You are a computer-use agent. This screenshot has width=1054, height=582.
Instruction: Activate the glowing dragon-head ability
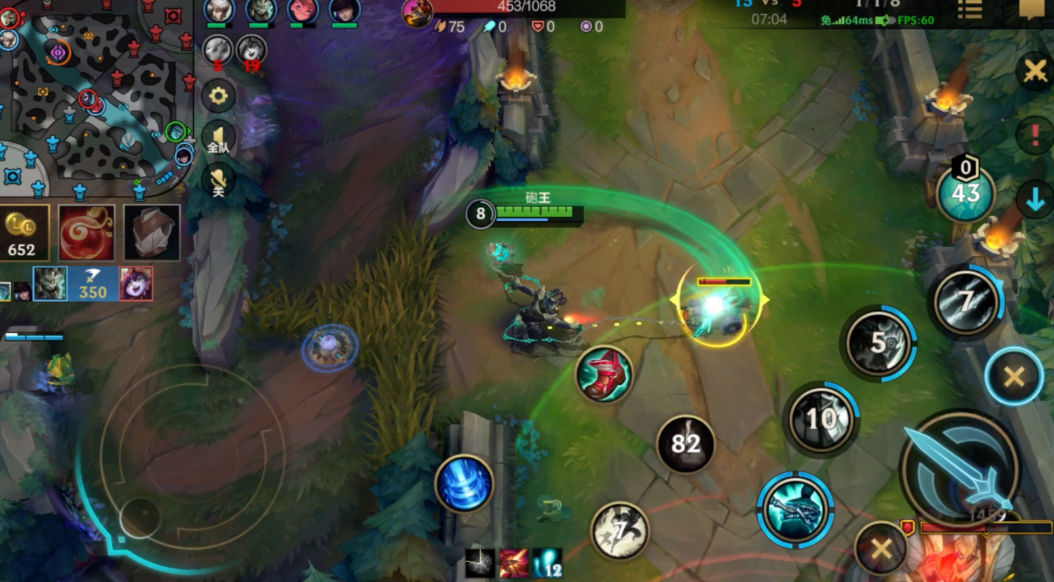(795, 508)
